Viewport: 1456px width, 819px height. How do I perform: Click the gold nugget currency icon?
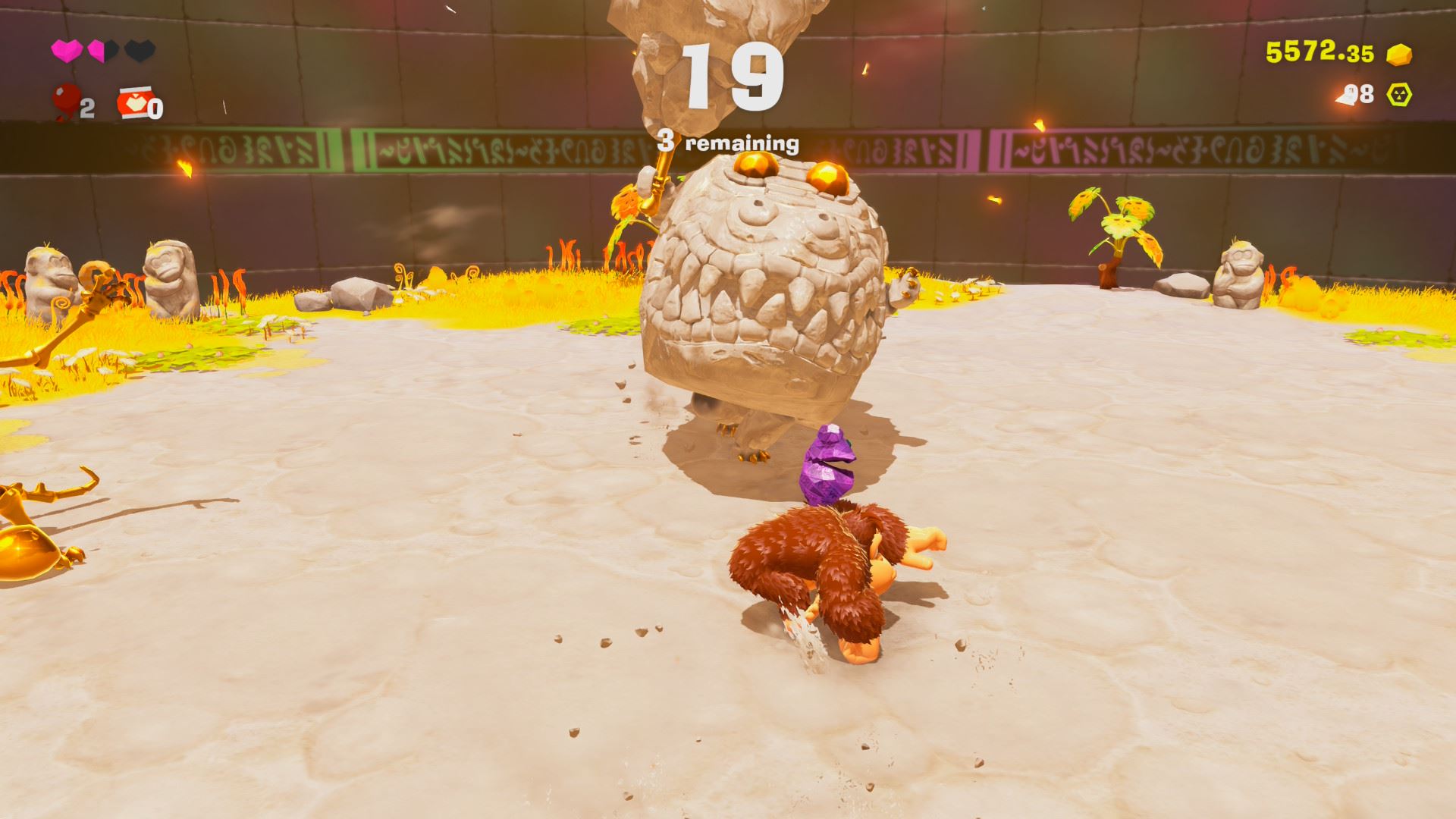coord(1399,54)
